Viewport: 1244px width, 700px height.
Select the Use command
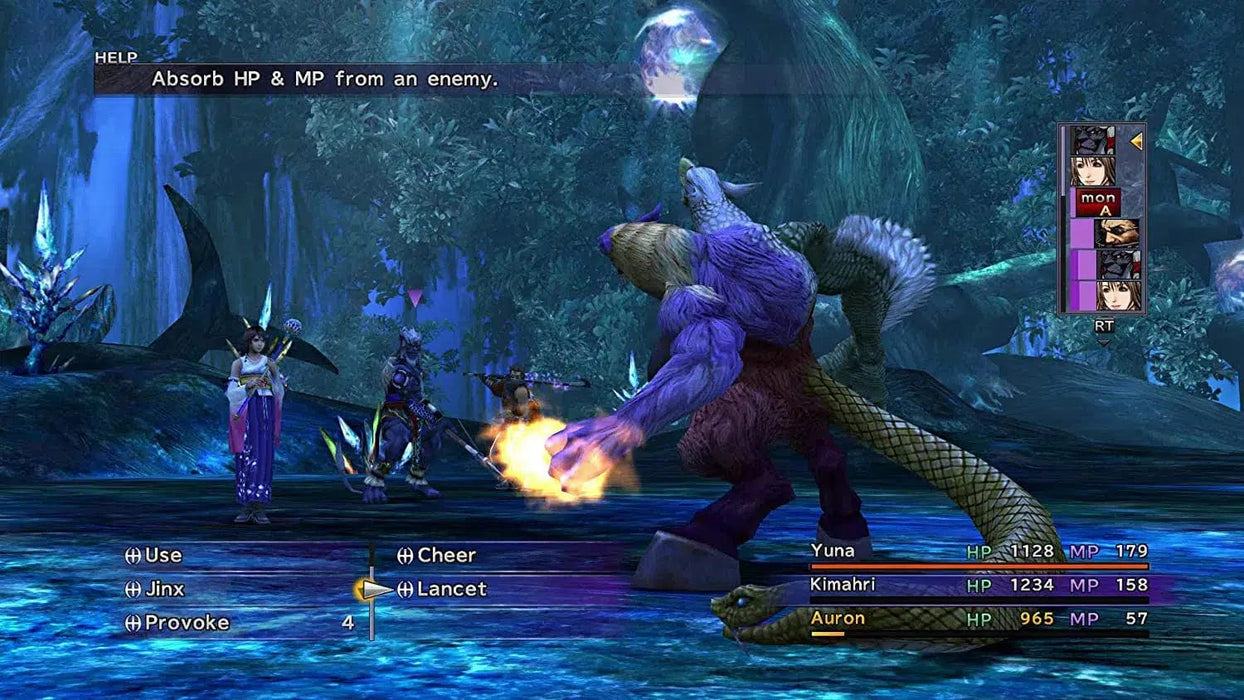pyautogui.click(x=162, y=555)
